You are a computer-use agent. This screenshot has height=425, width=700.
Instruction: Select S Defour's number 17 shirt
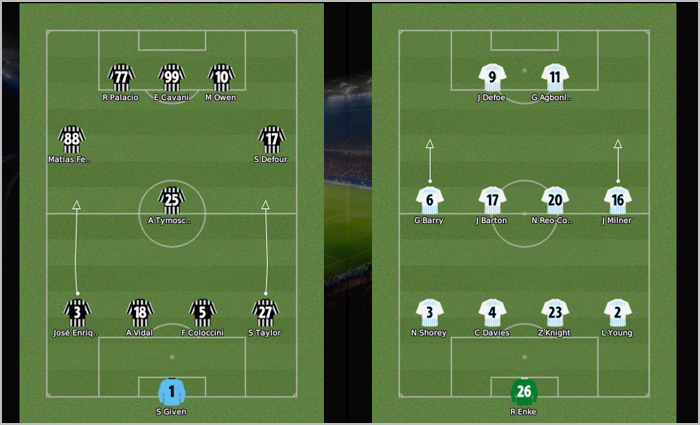coord(271,138)
